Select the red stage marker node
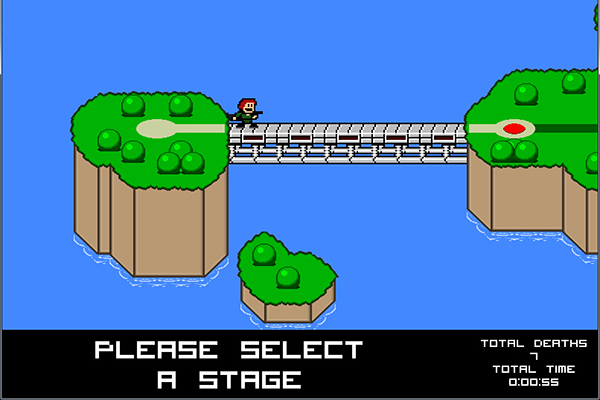 (x=514, y=128)
